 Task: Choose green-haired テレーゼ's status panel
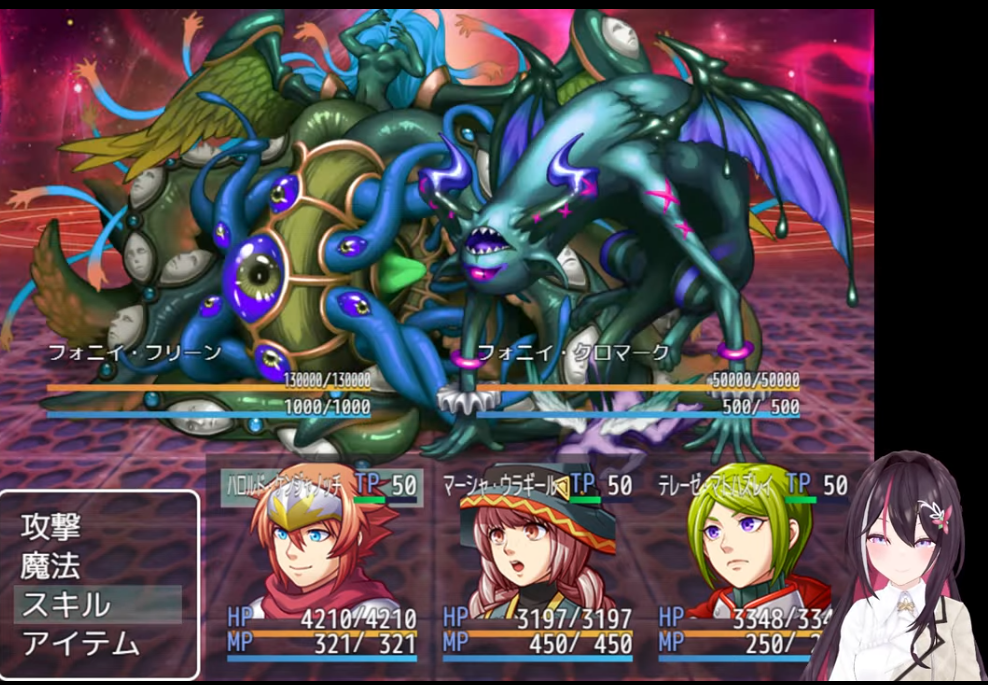click(x=745, y=565)
